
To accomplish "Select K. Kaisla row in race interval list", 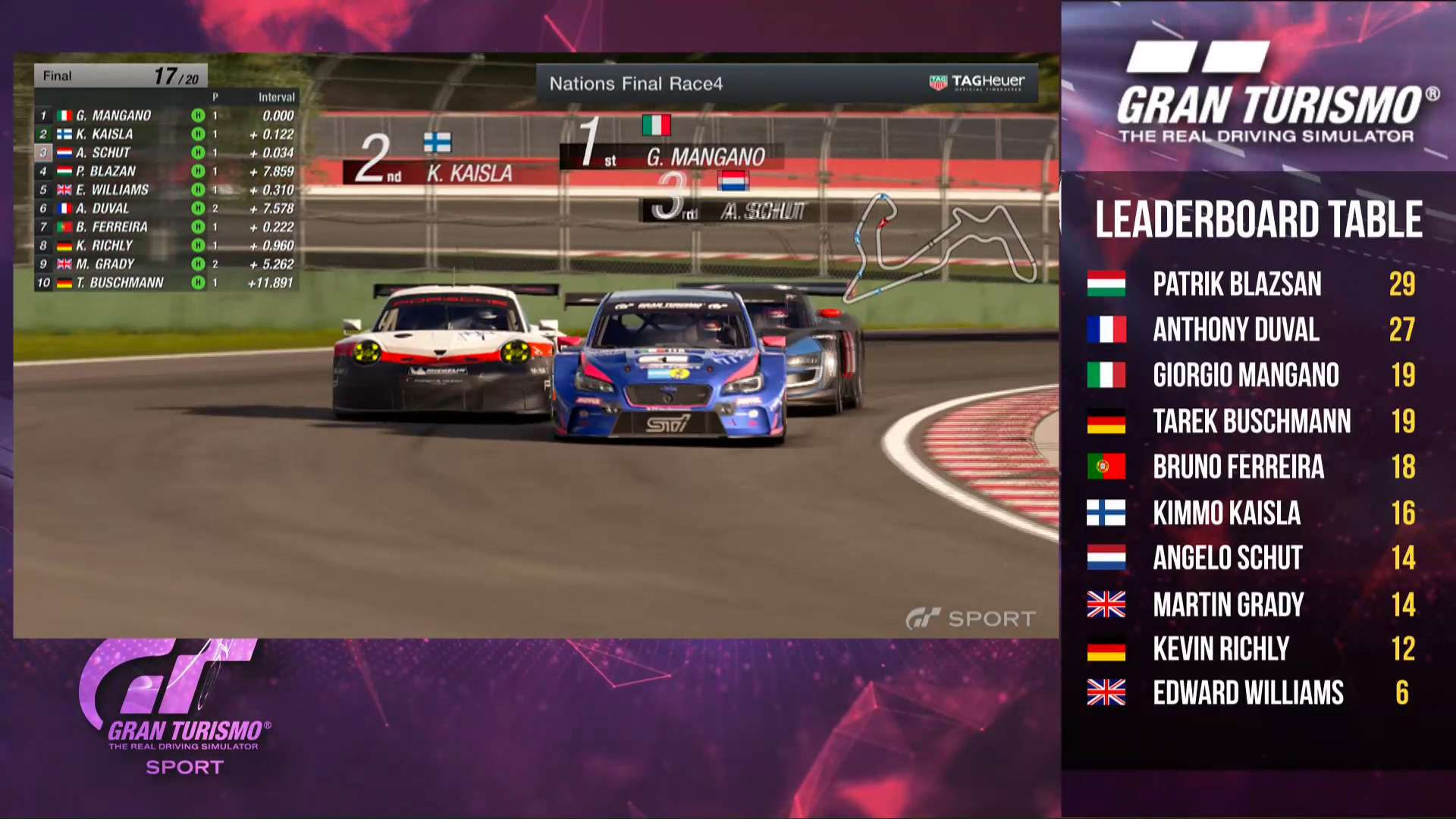I will (165, 134).
